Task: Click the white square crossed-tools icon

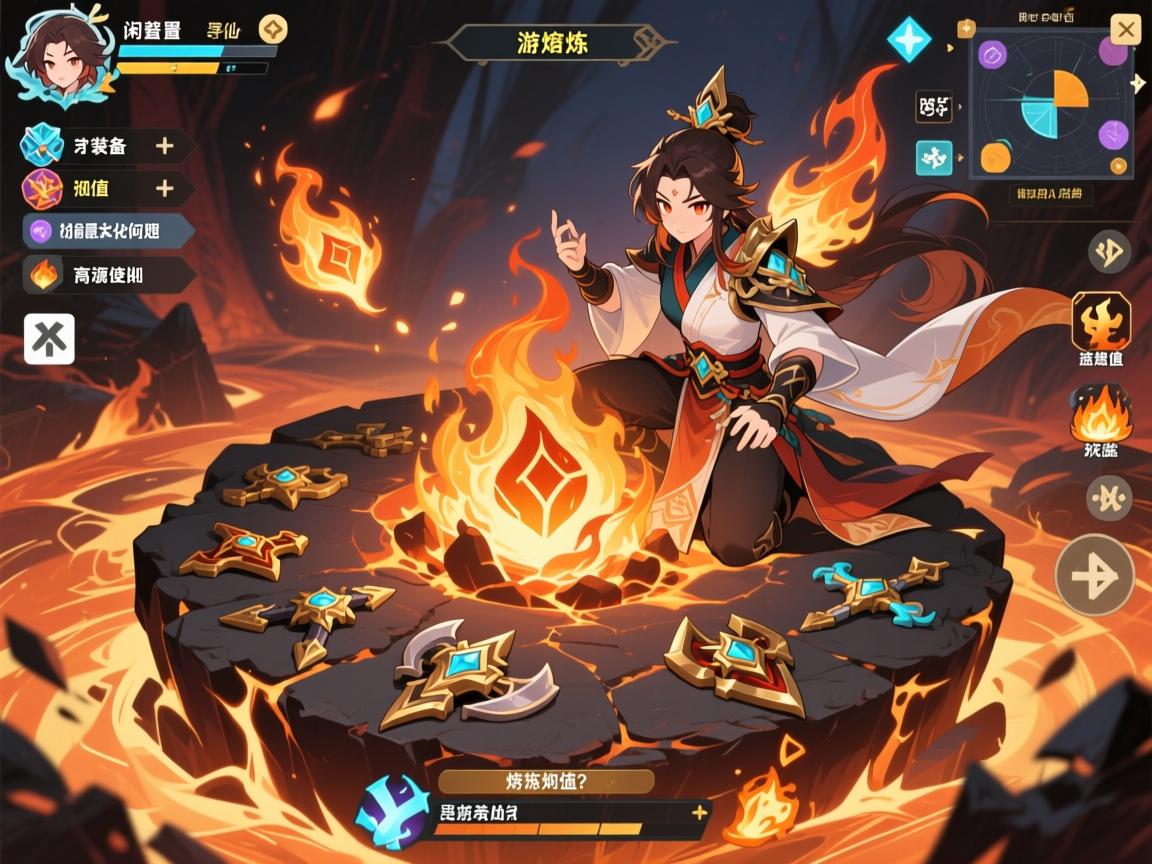Action: click(x=49, y=338)
